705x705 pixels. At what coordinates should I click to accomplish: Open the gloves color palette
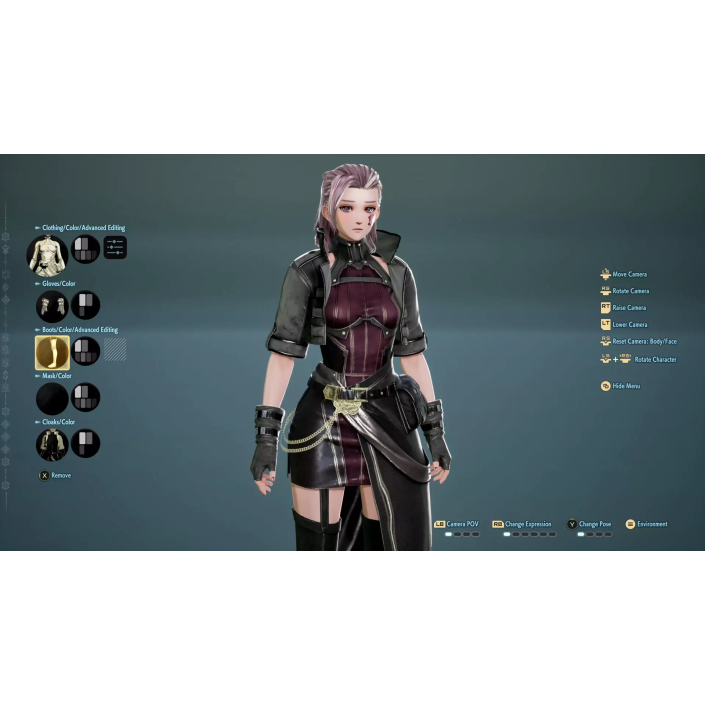tap(86, 305)
